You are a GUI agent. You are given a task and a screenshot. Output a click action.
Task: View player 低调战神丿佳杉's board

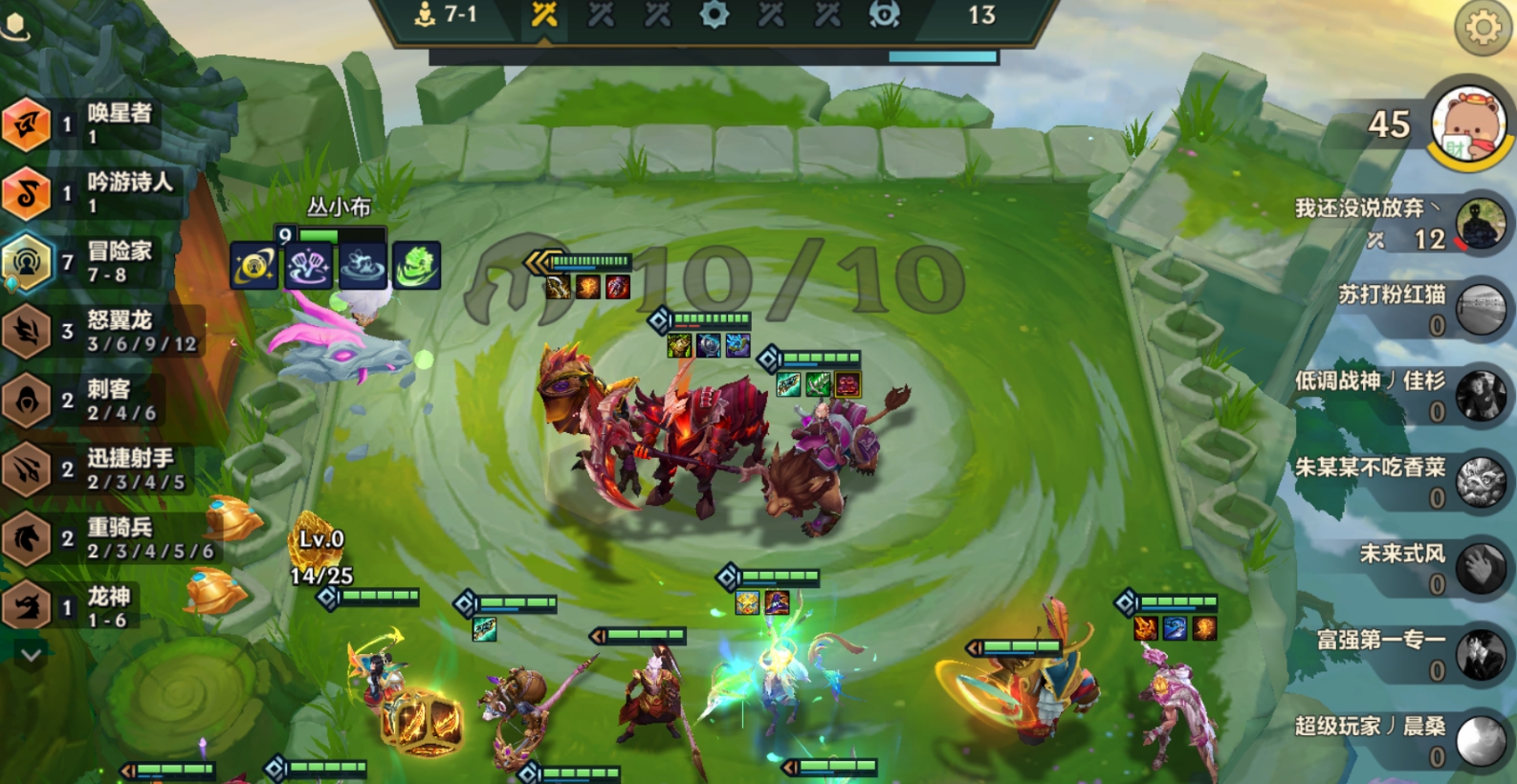(1480, 396)
